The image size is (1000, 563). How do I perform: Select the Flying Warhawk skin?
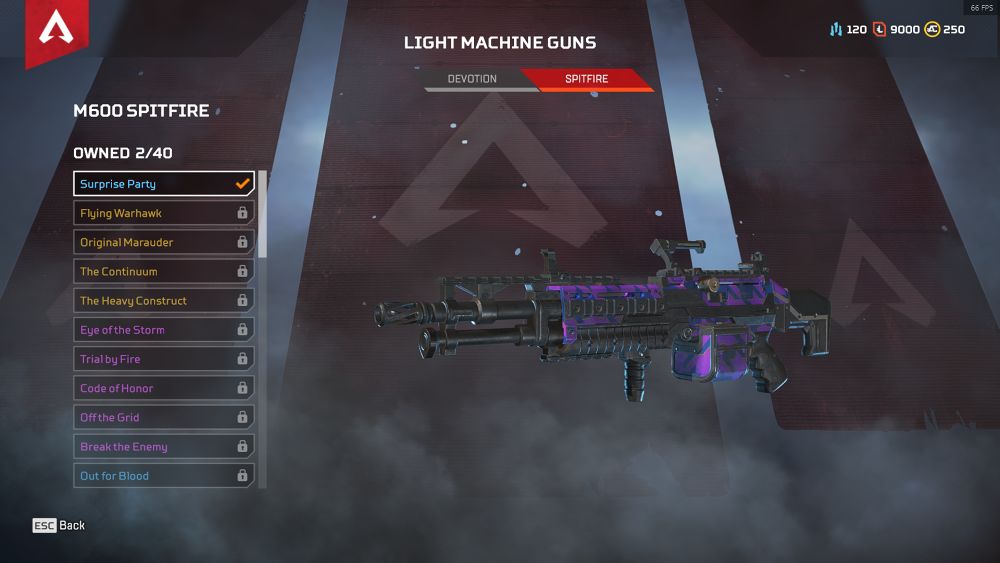click(x=164, y=213)
